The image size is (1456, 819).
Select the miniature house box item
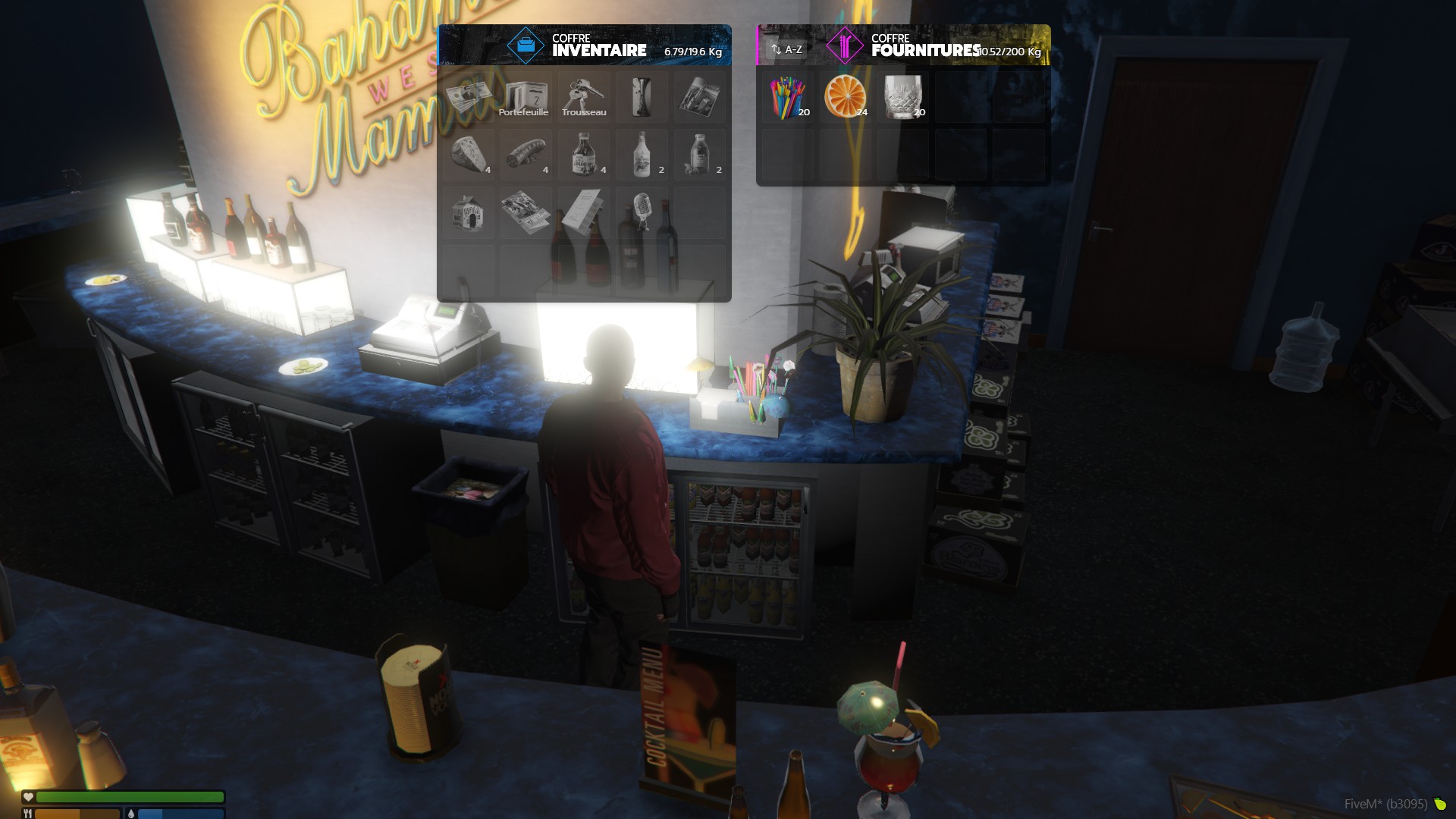tap(469, 213)
